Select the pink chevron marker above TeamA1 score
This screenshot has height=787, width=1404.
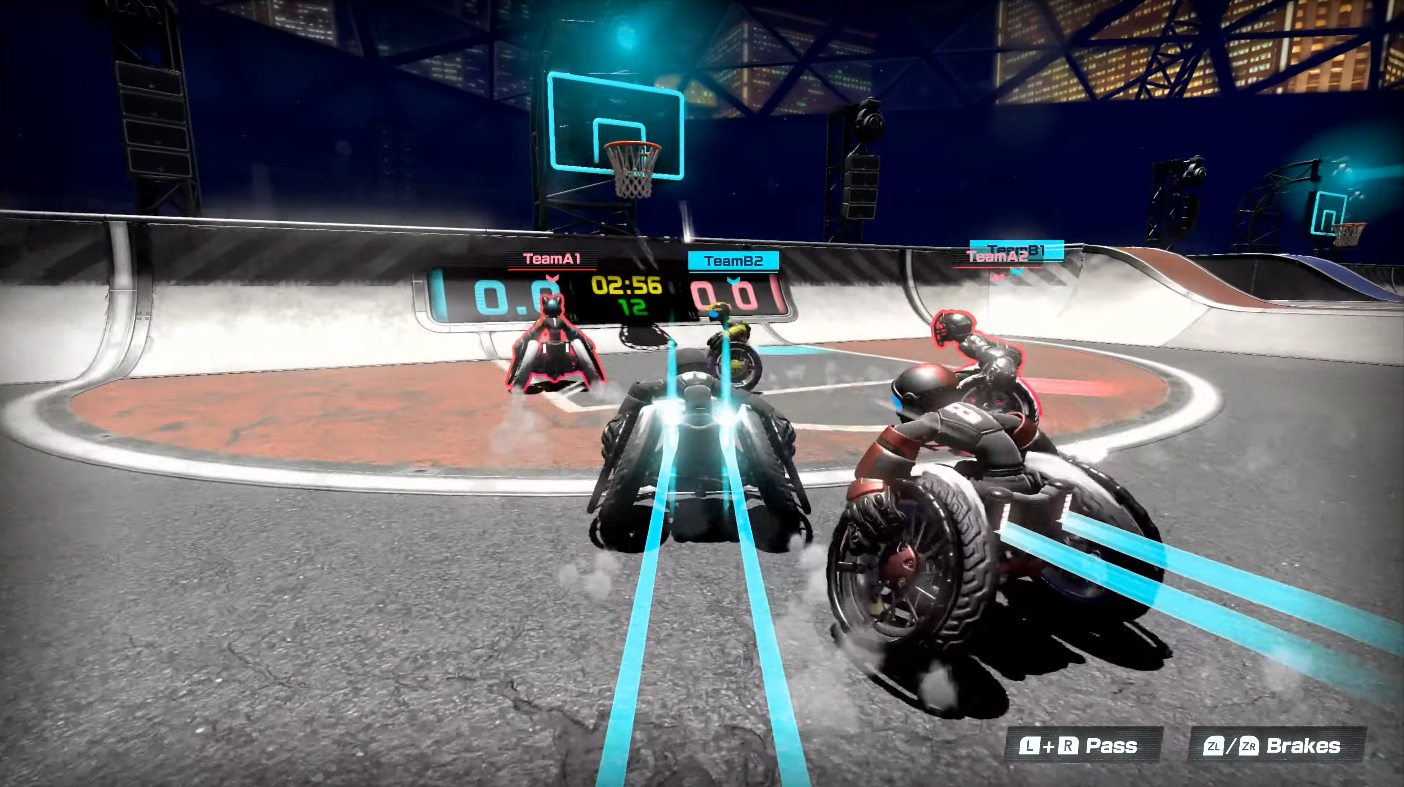click(551, 279)
